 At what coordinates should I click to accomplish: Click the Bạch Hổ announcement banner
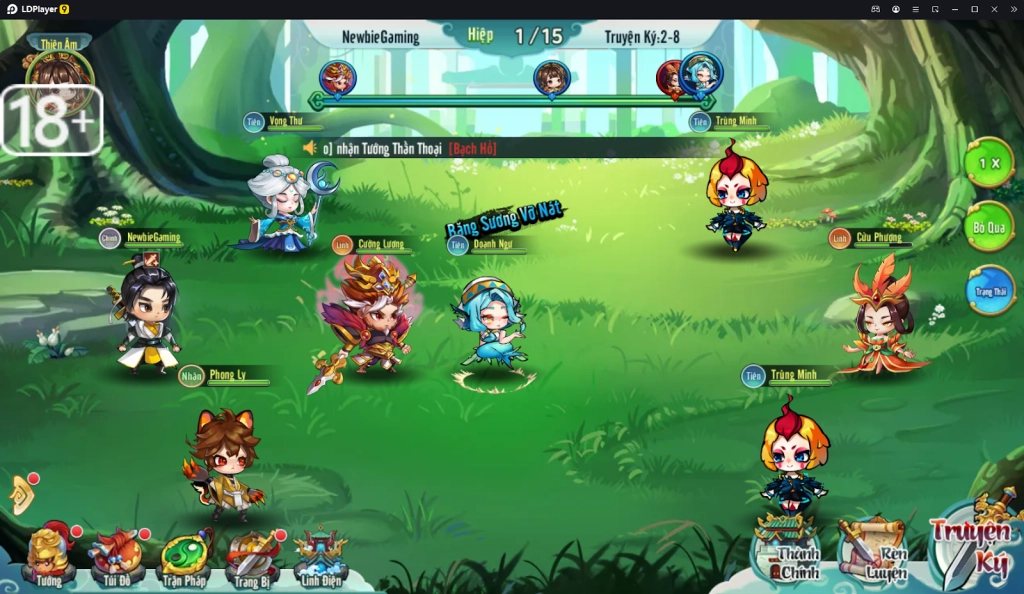472,148
